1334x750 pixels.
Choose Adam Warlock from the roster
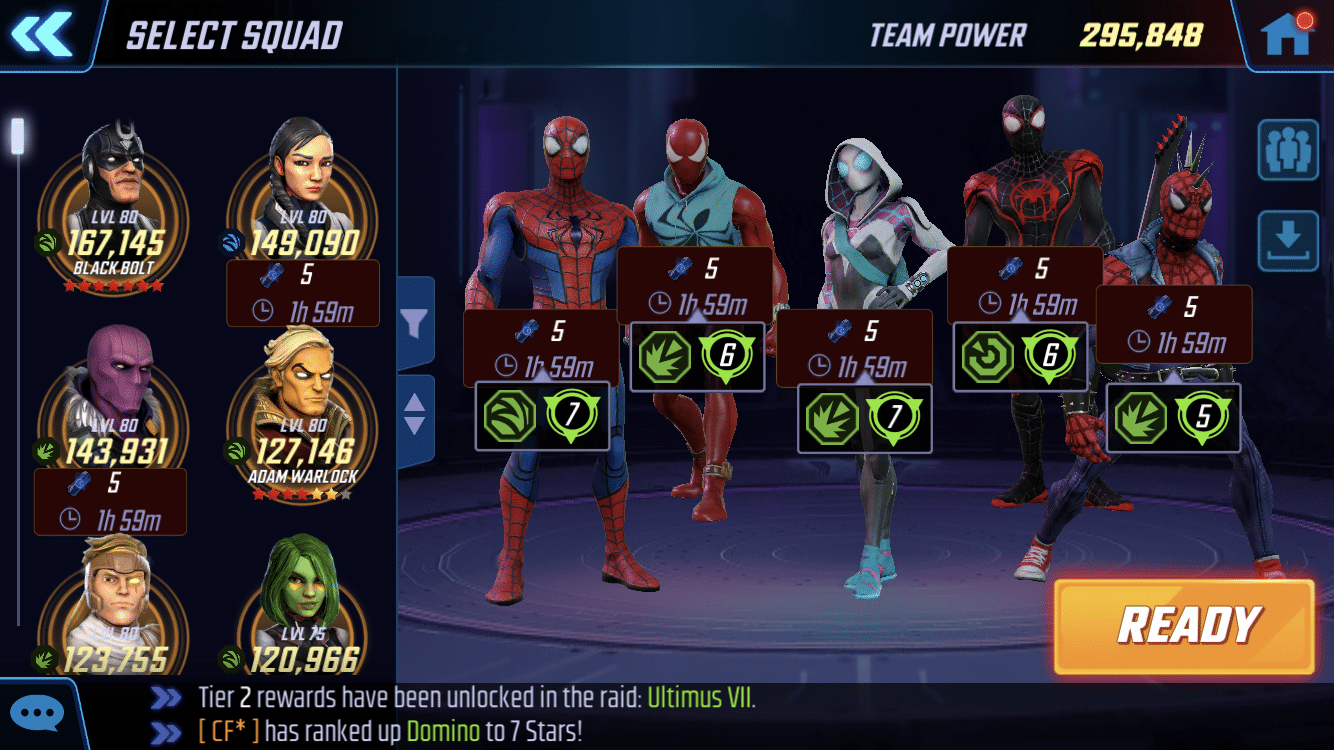coord(302,400)
